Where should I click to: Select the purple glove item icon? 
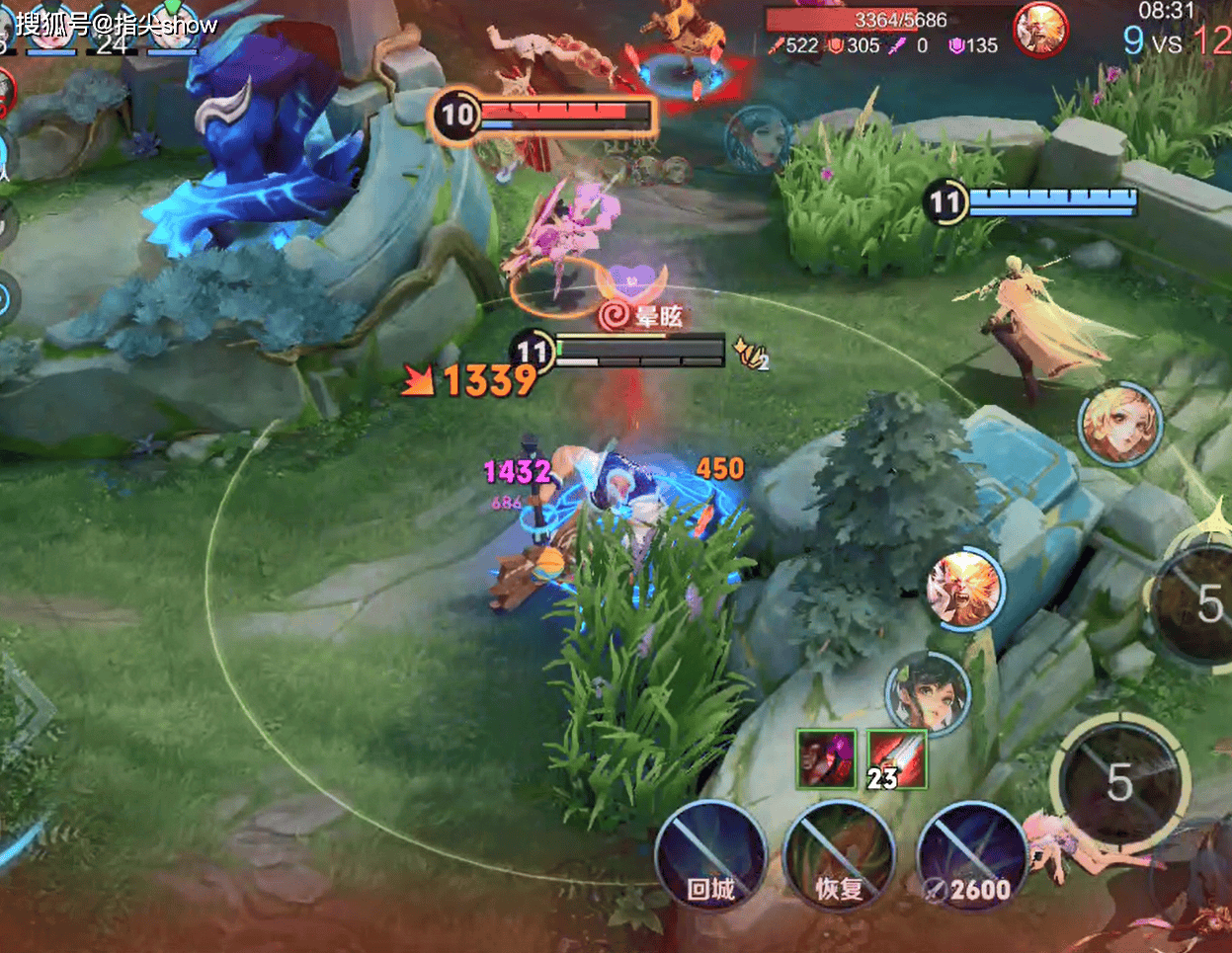(826, 758)
